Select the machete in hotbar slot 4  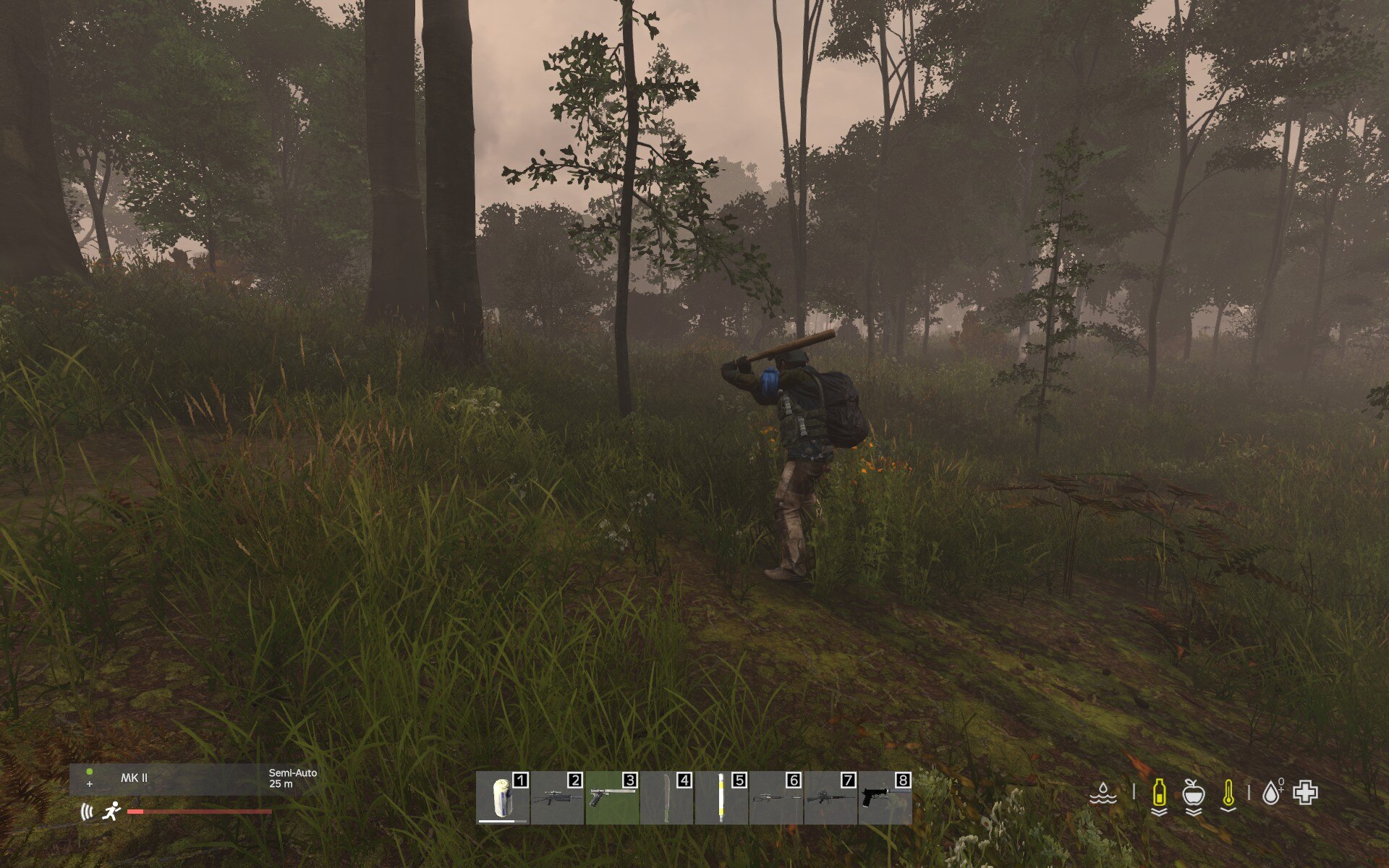(x=666, y=797)
